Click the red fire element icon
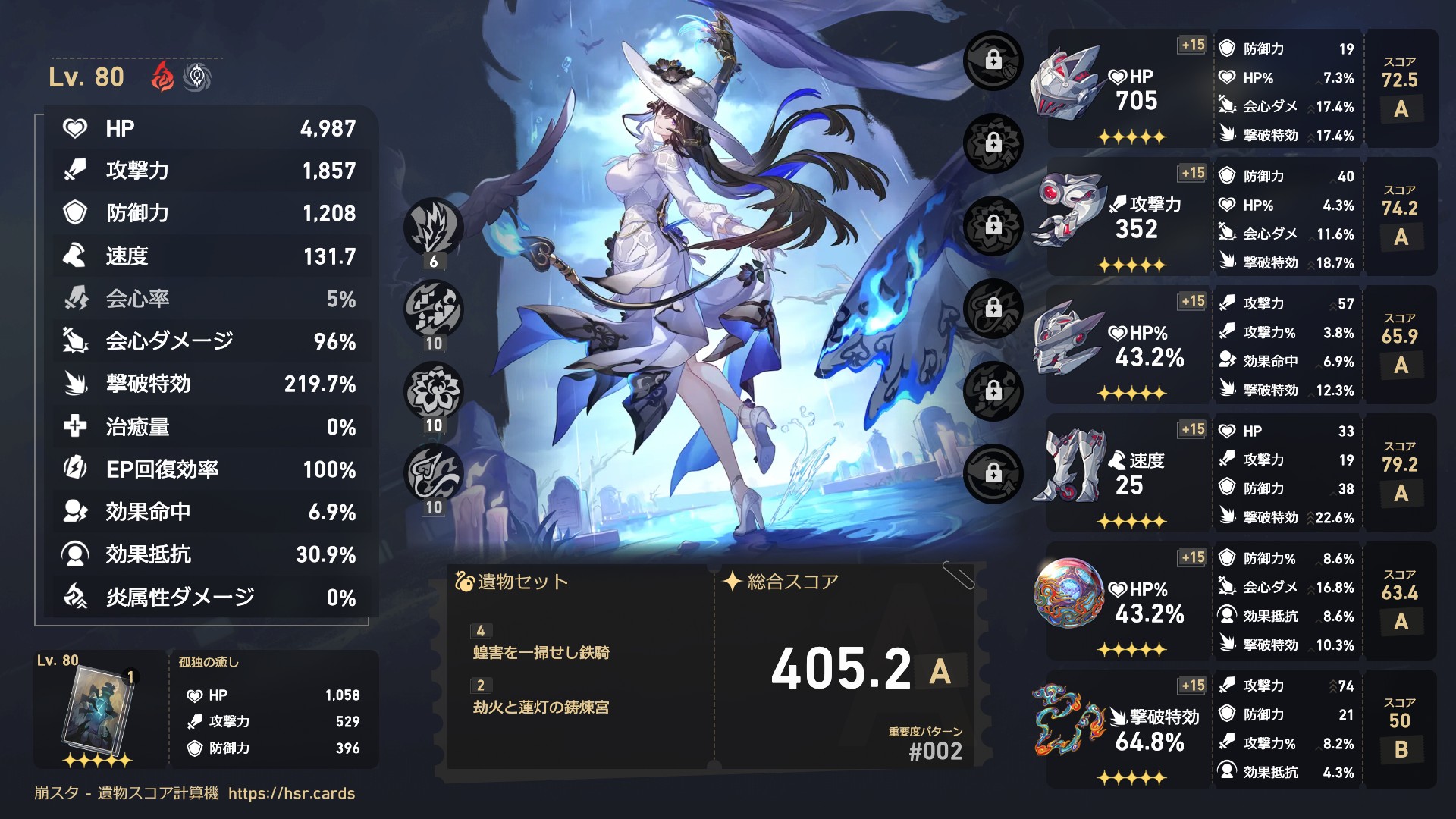Viewport: 1456px width, 819px height. [163, 77]
